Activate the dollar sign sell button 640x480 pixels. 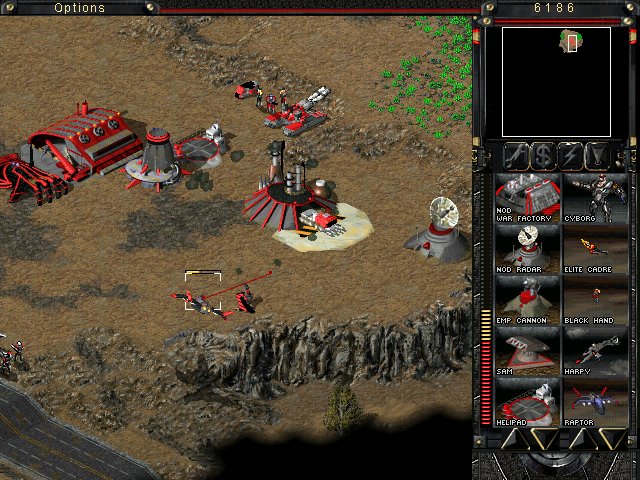pos(543,155)
